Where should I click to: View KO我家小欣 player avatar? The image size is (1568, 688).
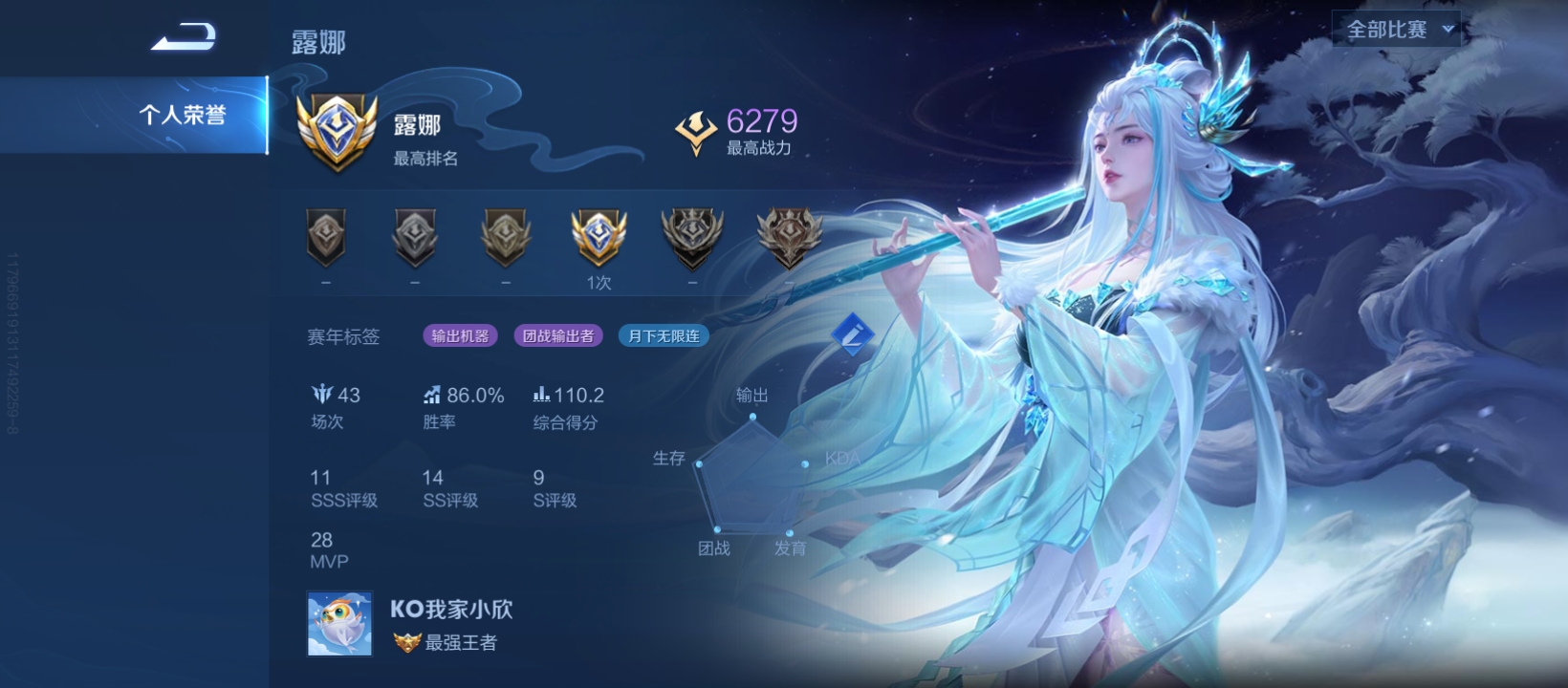click(339, 624)
